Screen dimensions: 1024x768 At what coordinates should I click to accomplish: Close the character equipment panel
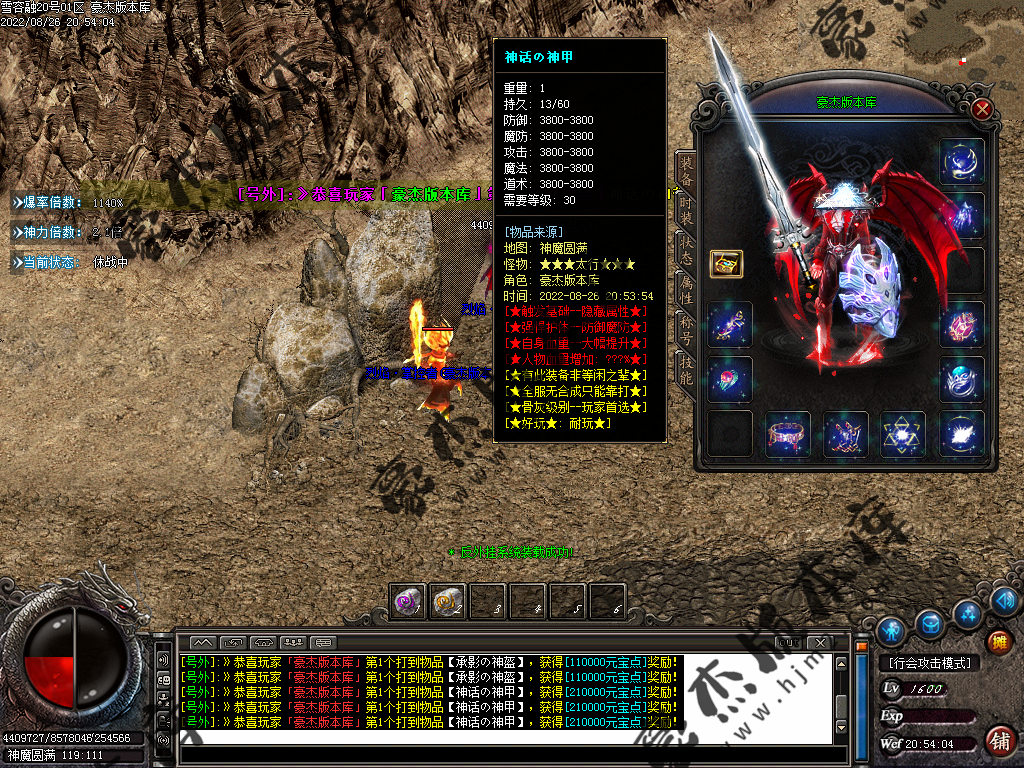point(982,109)
